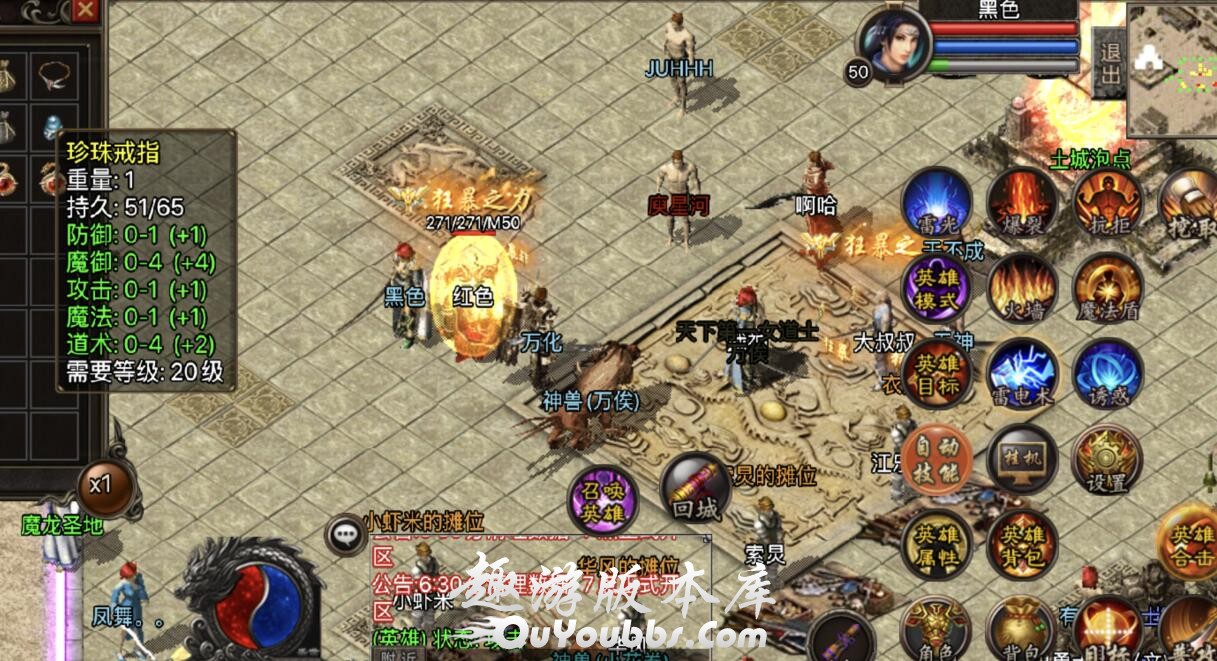Viewport: 1217px width, 661px height.
Task: Open the 英雄背包 hero bag
Action: (1022, 545)
